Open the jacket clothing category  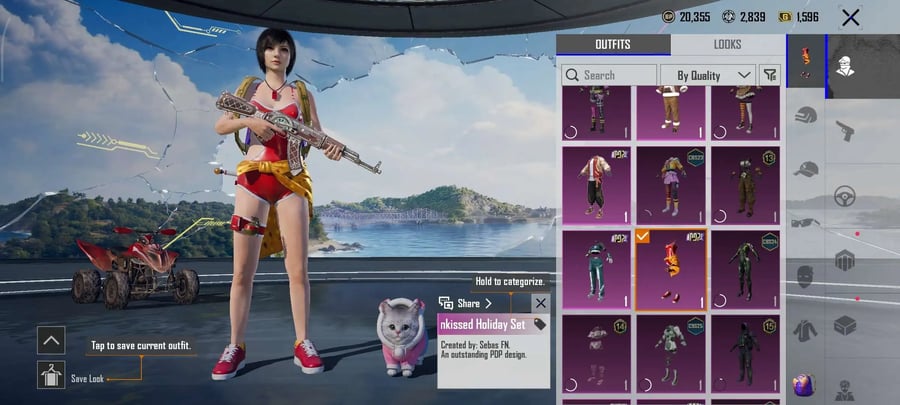click(x=806, y=330)
